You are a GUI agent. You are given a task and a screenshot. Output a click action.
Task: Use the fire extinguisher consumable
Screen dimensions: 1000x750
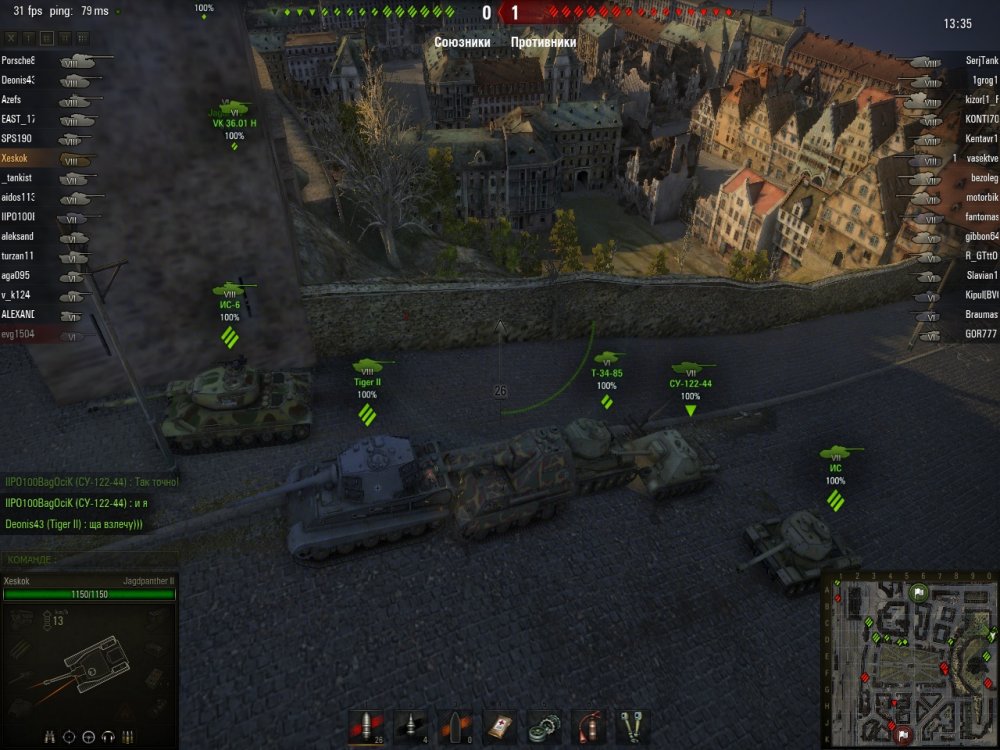pyautogui.click(x=589, y=727)
